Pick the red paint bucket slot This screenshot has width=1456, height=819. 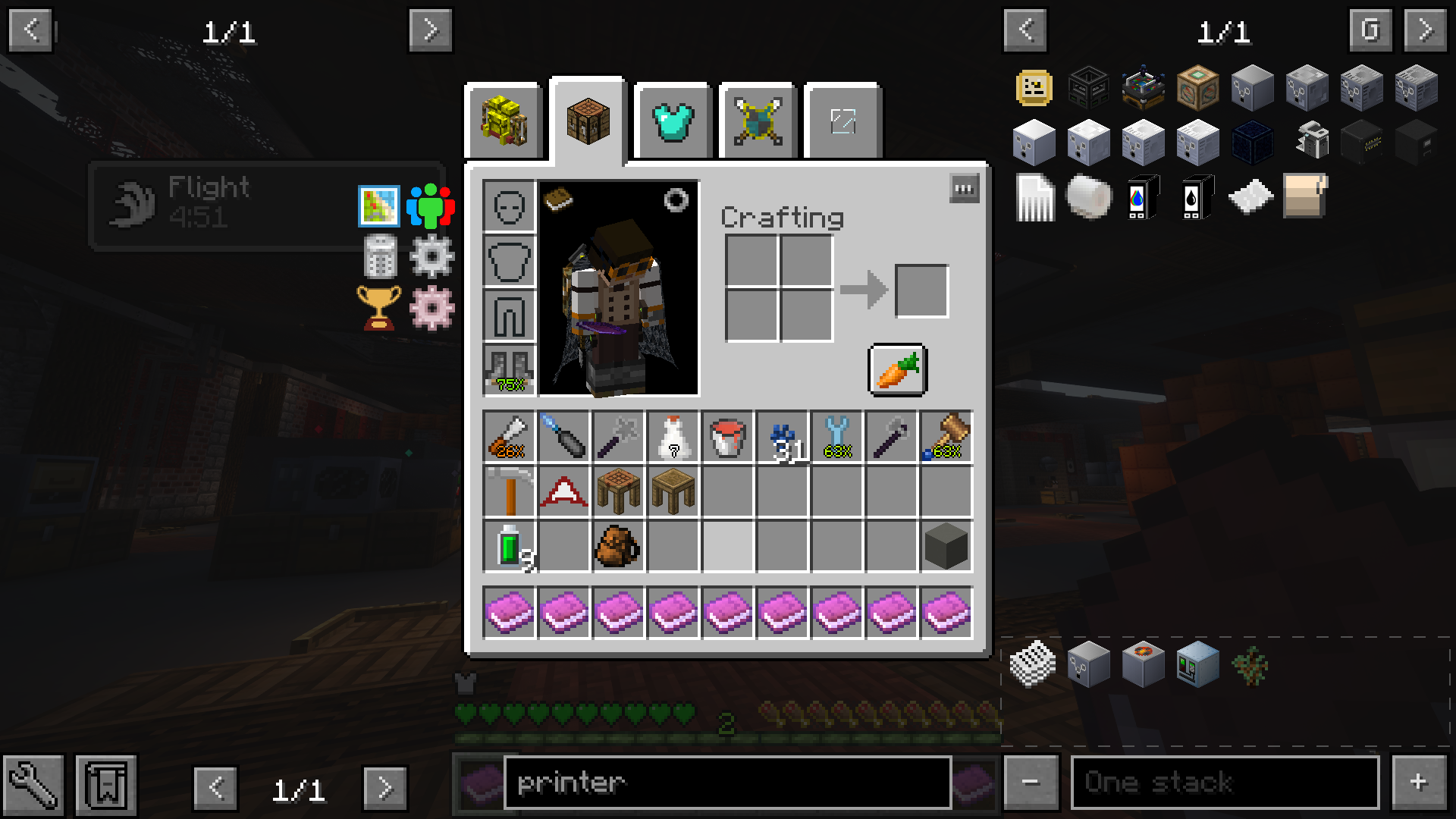[x=727, y=438]
